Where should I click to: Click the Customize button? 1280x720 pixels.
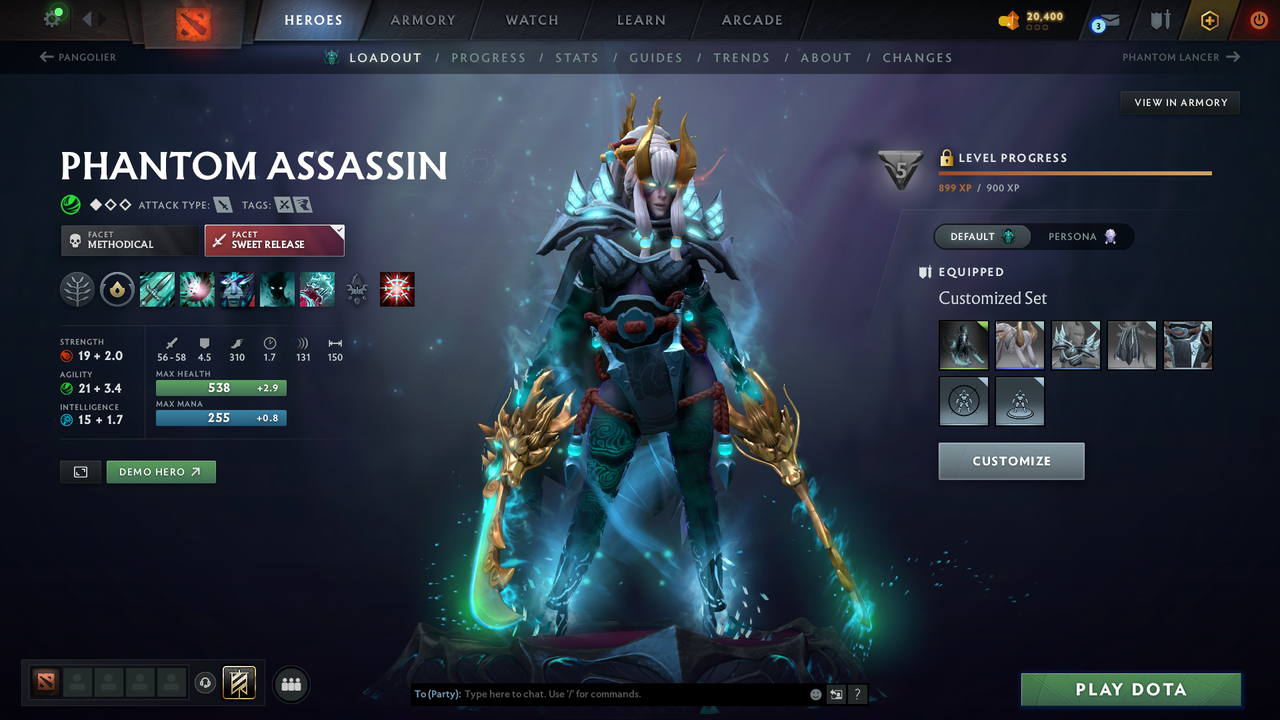1011,461
